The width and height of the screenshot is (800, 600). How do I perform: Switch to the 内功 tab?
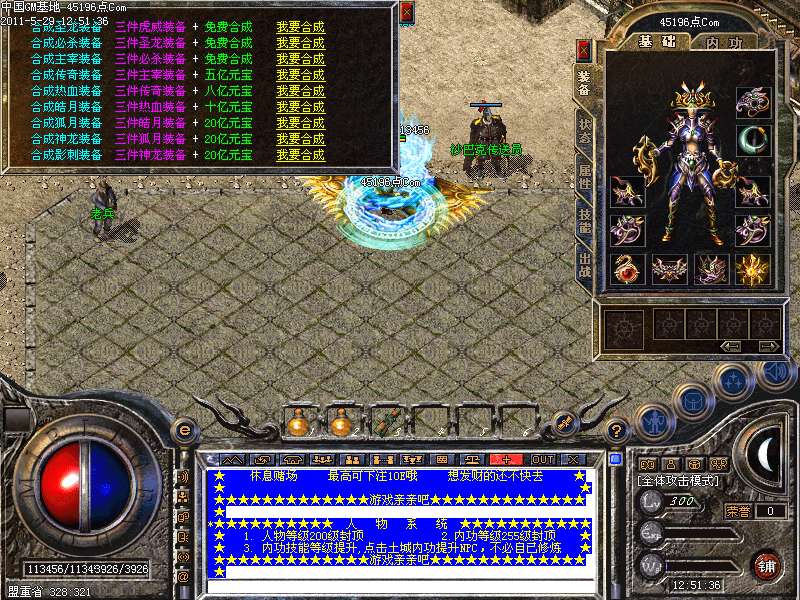[x=723, y=42]
